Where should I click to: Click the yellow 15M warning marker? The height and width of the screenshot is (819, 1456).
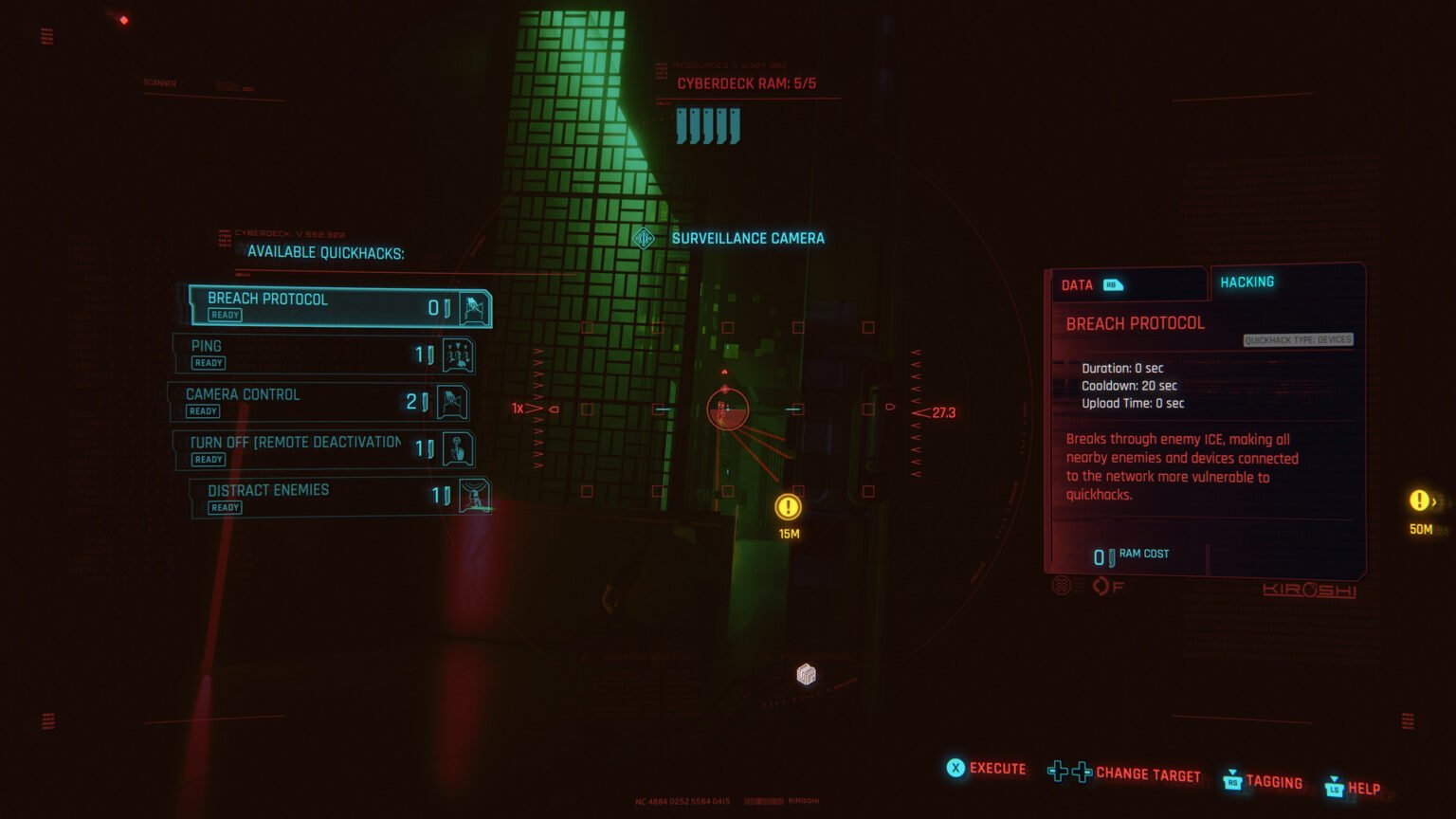point(788,508)
